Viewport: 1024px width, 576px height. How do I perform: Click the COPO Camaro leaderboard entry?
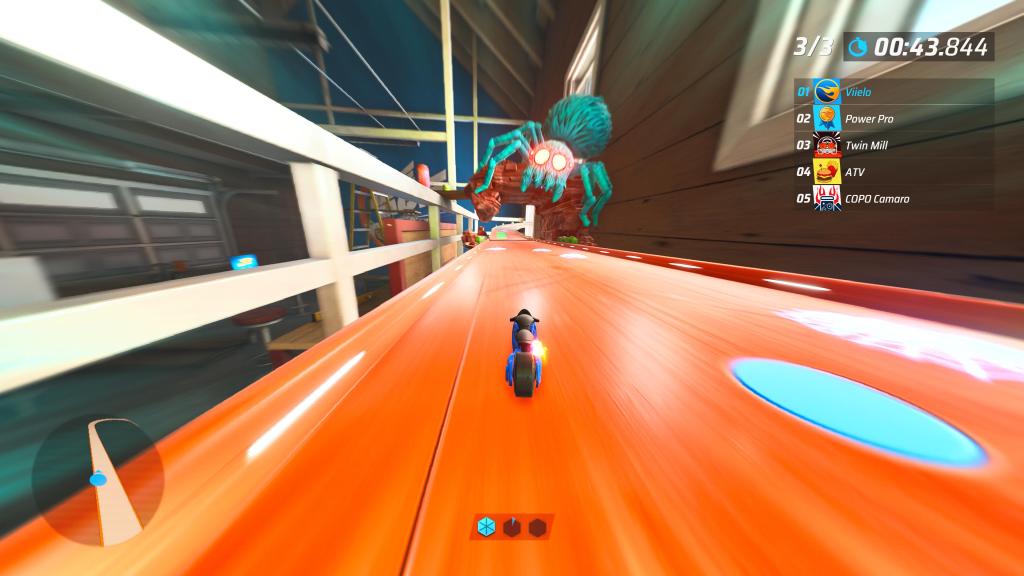pyautogui.click(x=893, y=198)
